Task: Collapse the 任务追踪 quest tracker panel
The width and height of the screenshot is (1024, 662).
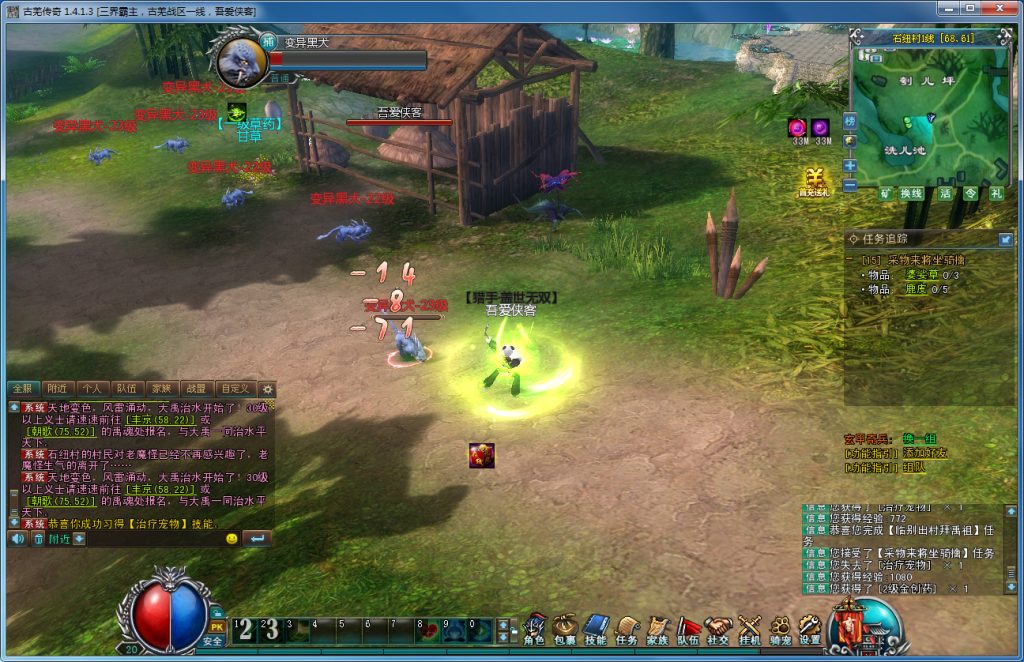Action: (1005, 239)
